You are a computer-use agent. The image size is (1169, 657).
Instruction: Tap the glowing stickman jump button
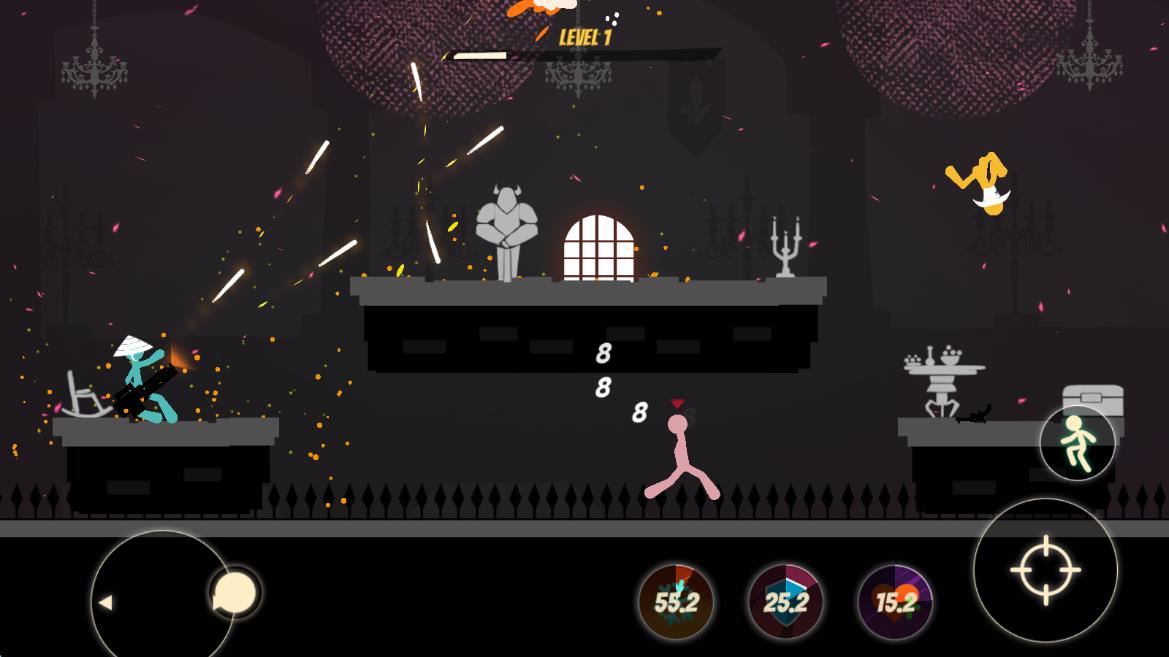pos(1077,442)
